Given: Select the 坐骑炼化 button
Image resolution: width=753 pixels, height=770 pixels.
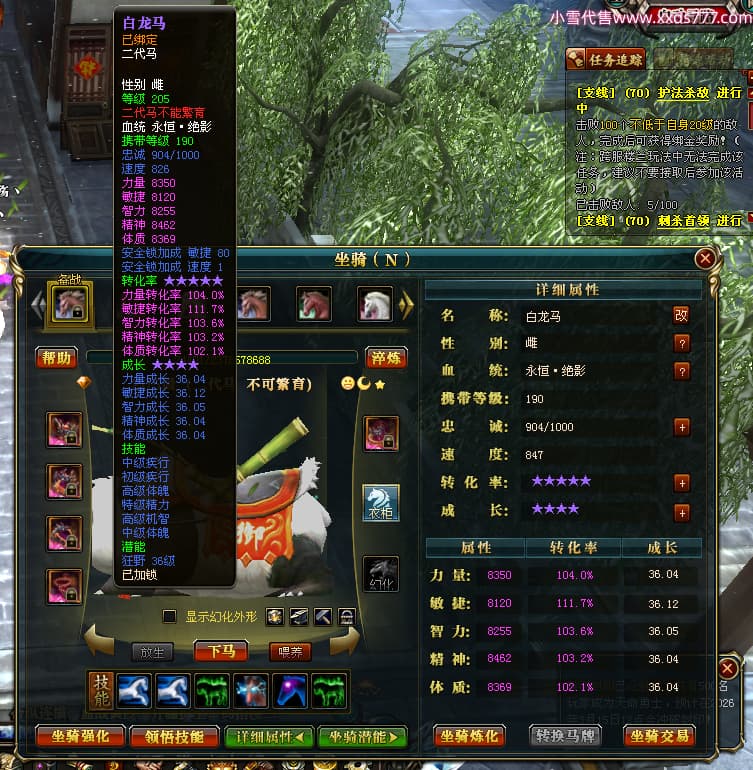Looking at the screenshot, I should pos(471,737).
